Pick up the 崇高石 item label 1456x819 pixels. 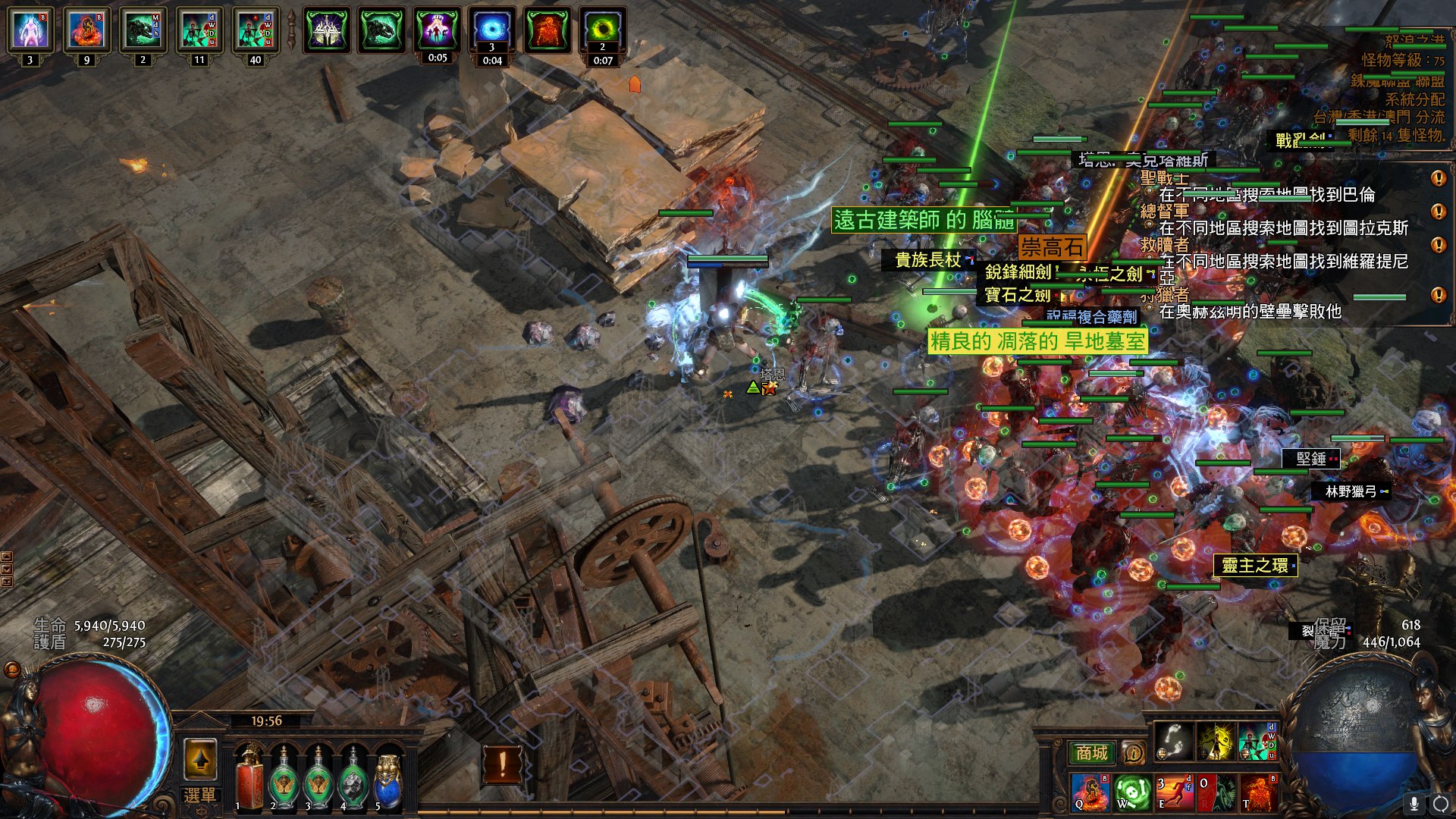(x=1052, y=247)
